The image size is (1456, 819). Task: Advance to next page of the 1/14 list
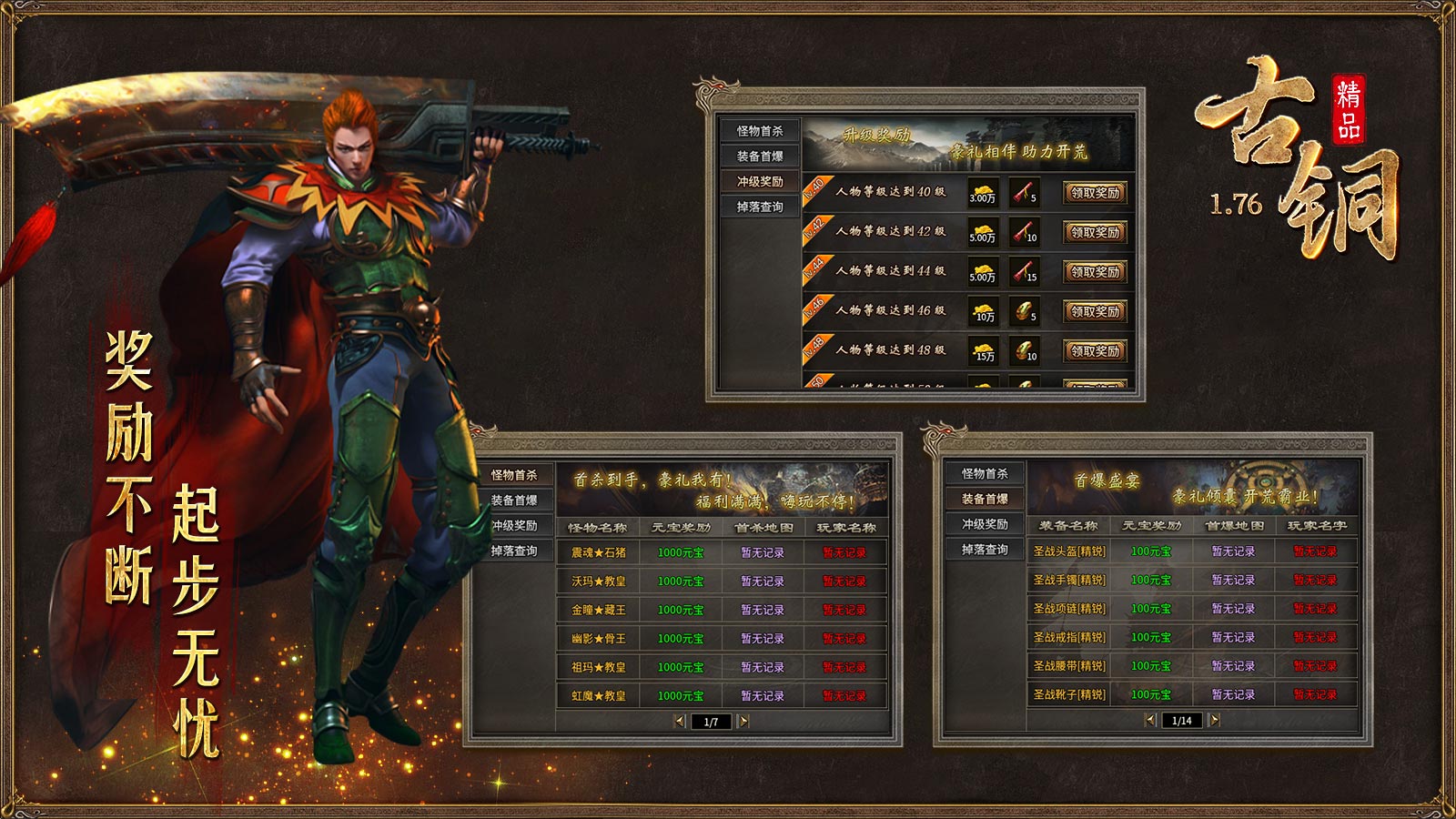1214,721
